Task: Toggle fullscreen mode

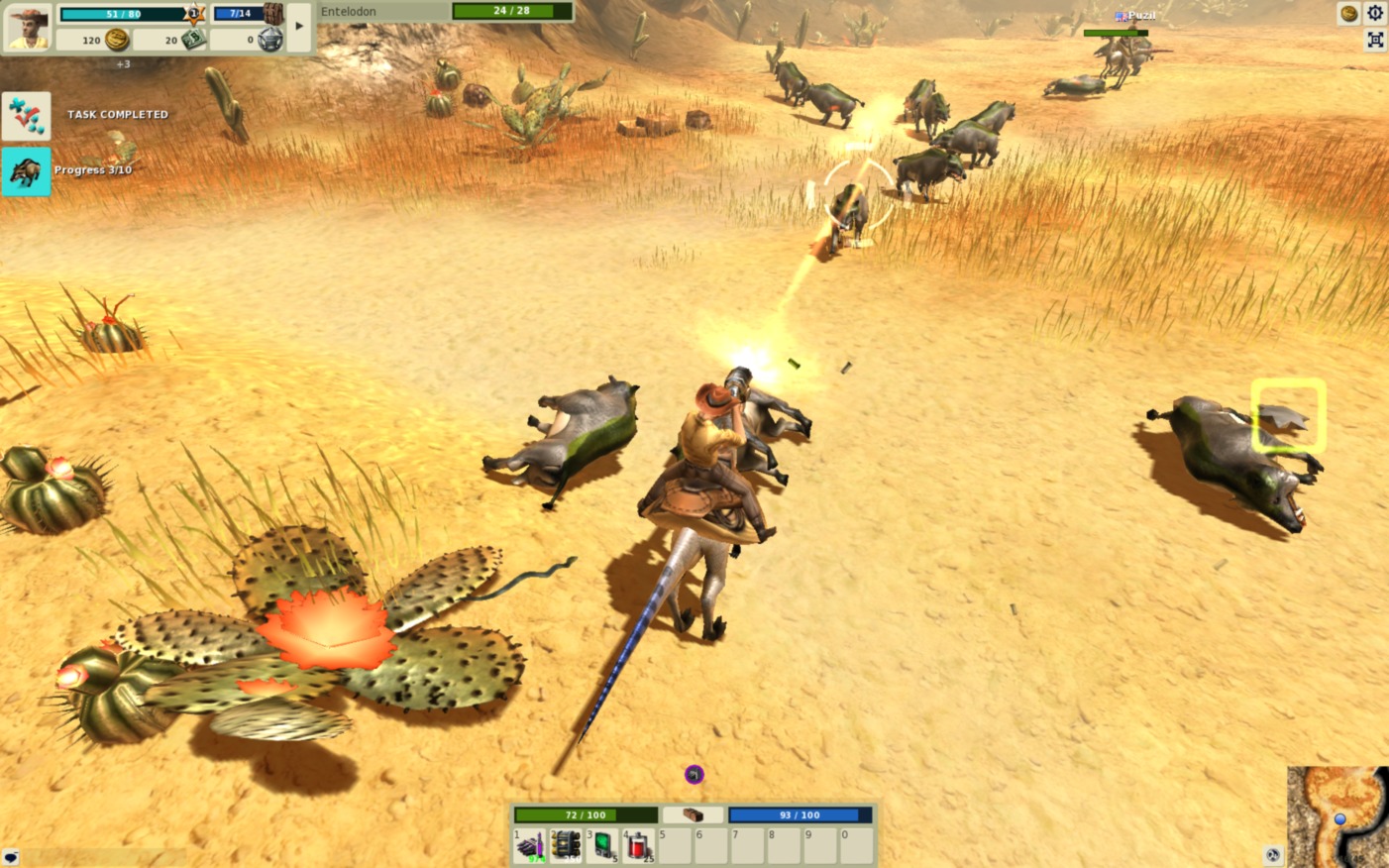Action: tap(1375, 40)
